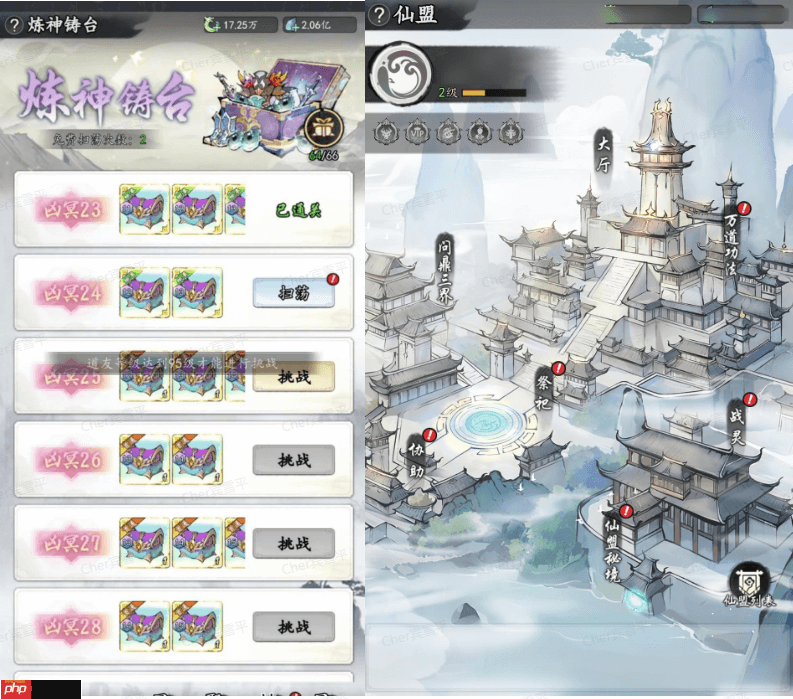This screenshot has height=699, width=793.
Task: Open the gift box reward icon showing 64/66
Action: [x=324, y=127]
